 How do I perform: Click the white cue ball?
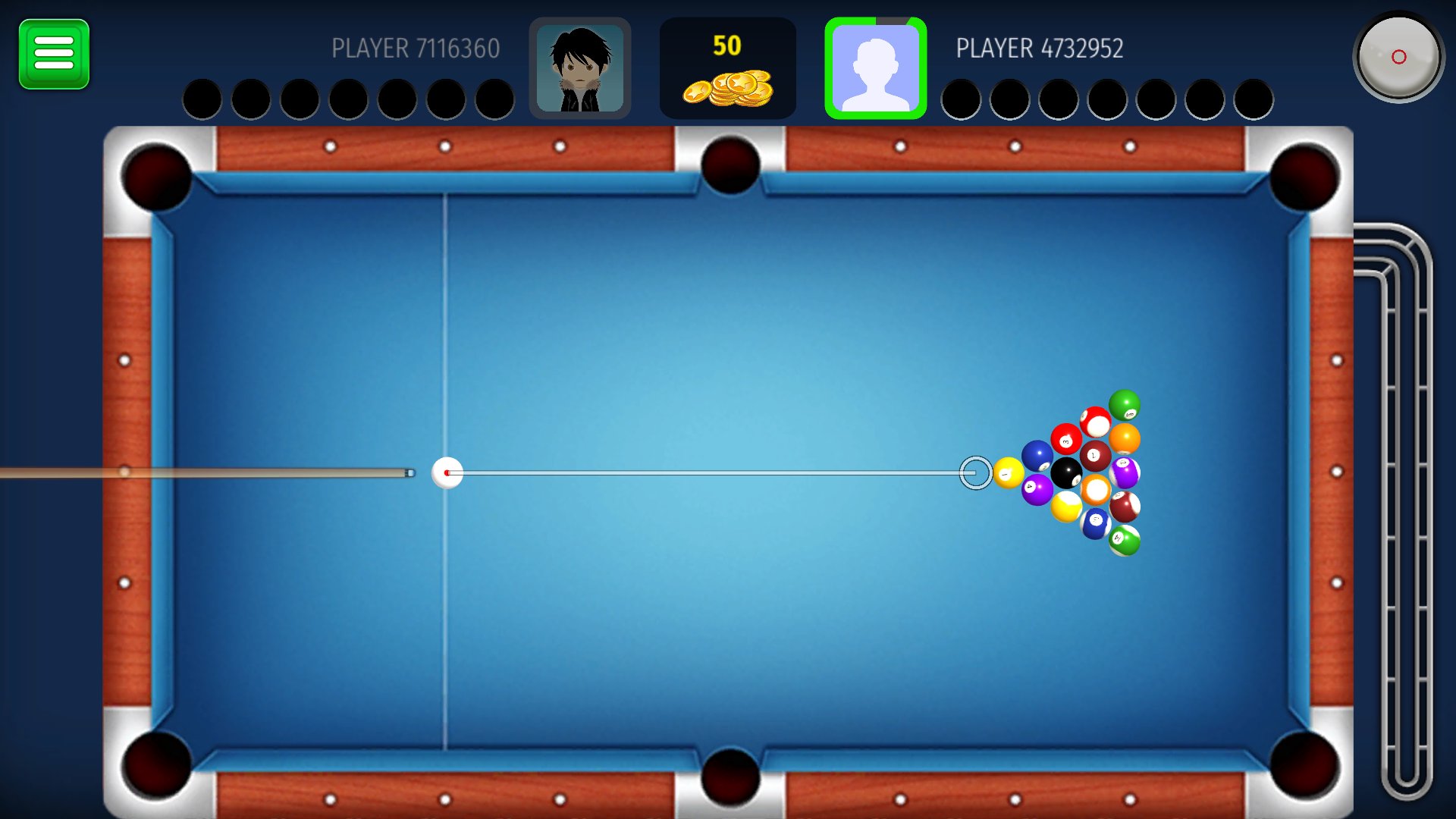(x=448, y=472)
